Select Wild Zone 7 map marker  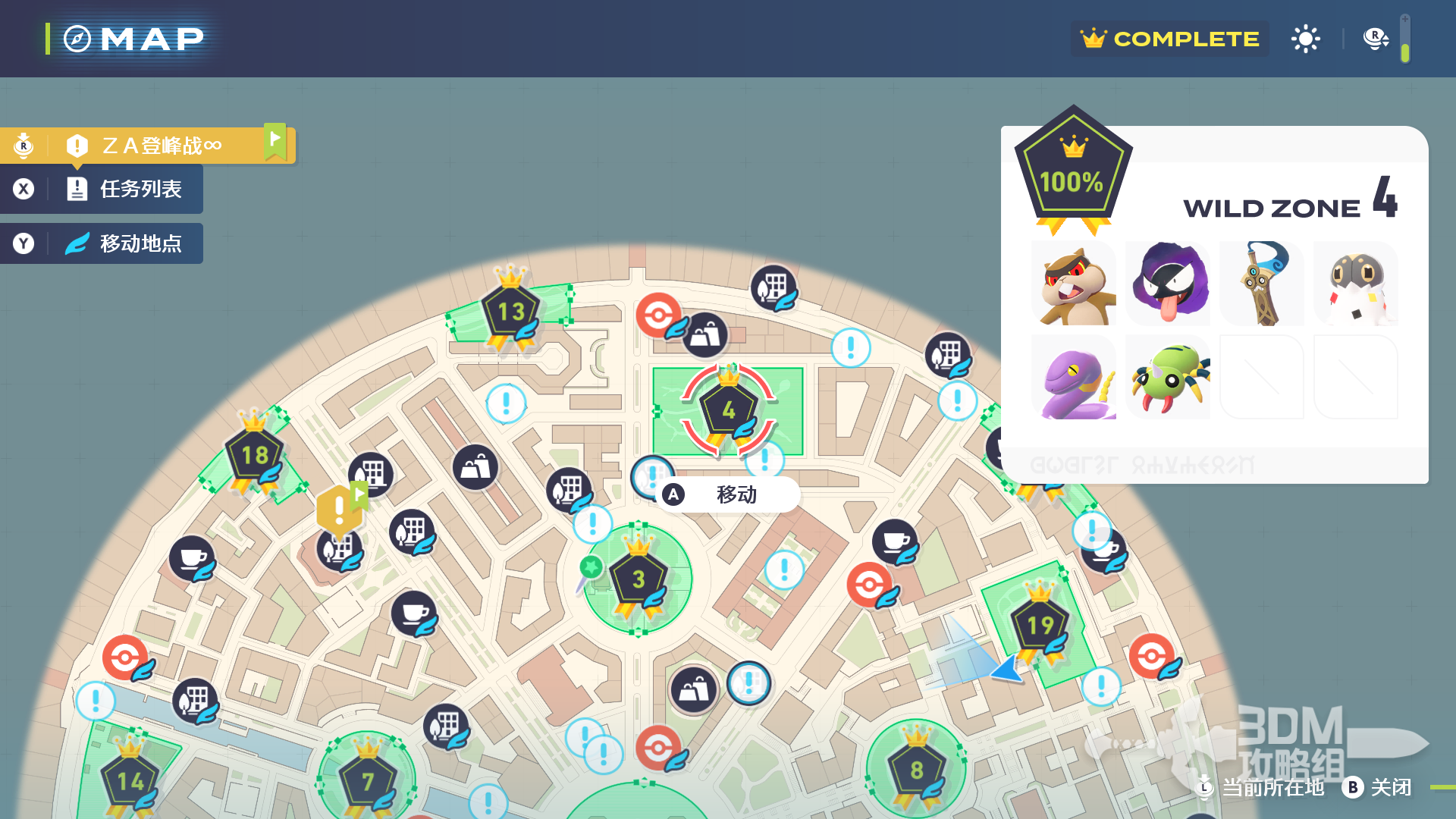point(368,781)
